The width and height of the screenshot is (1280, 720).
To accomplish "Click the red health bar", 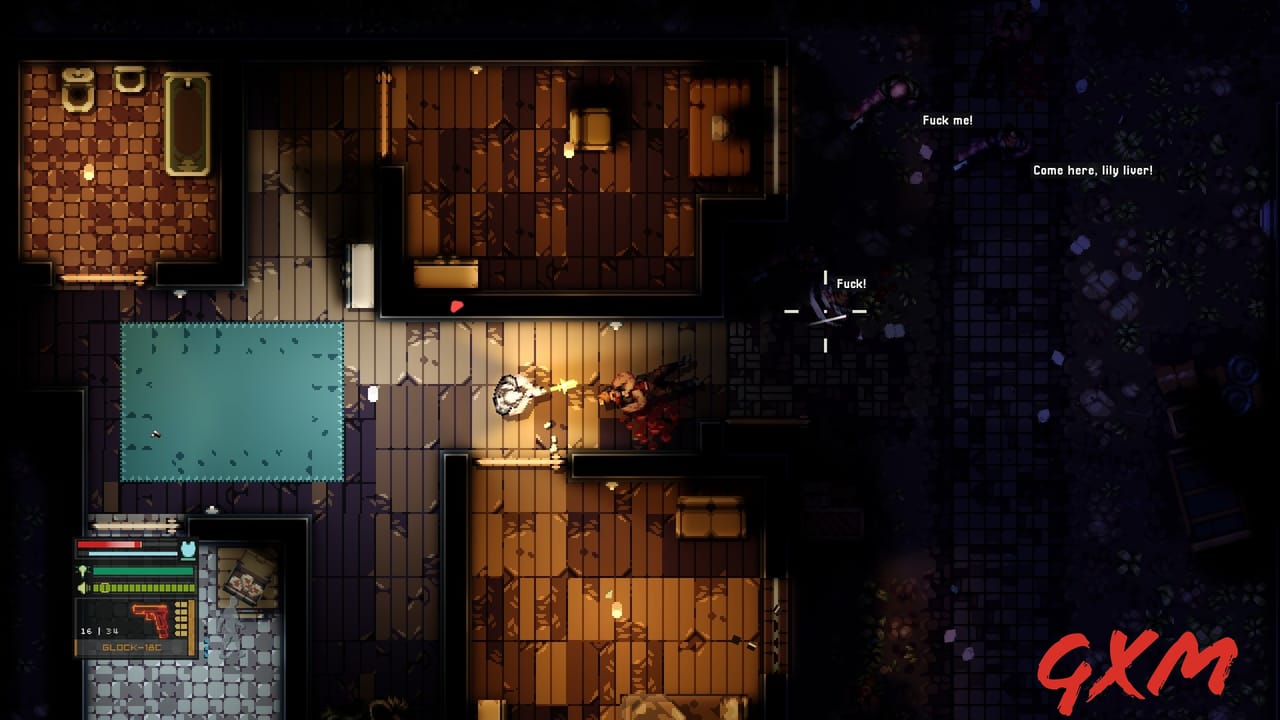I will pyautogui.click(x=109, y=544).
